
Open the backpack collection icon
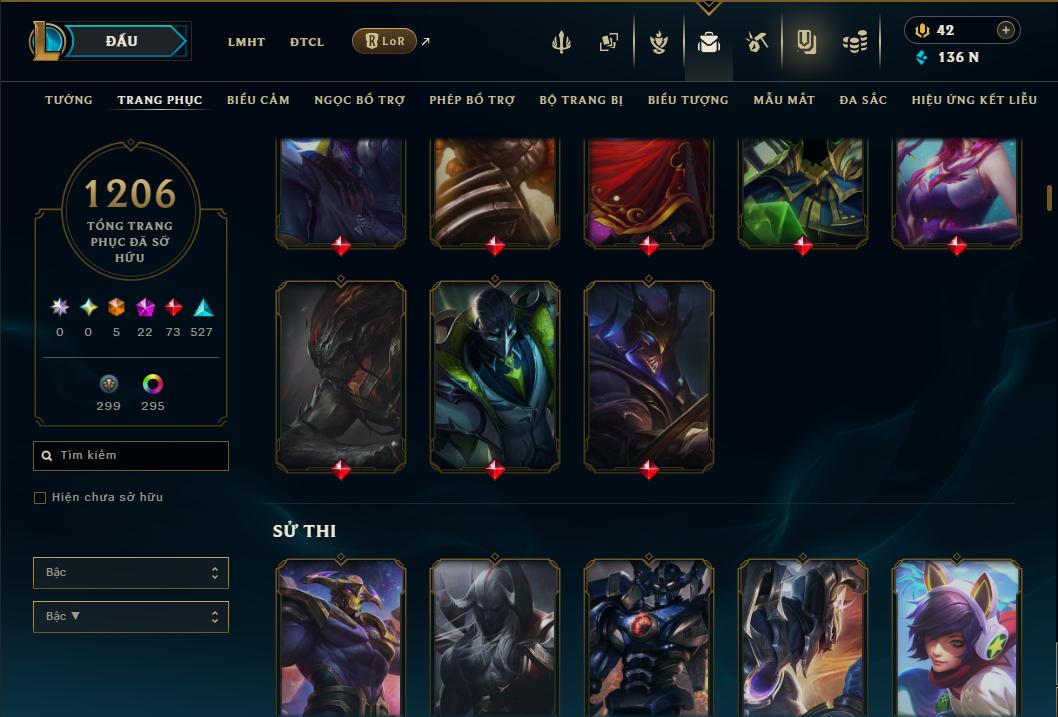point(709,42)
